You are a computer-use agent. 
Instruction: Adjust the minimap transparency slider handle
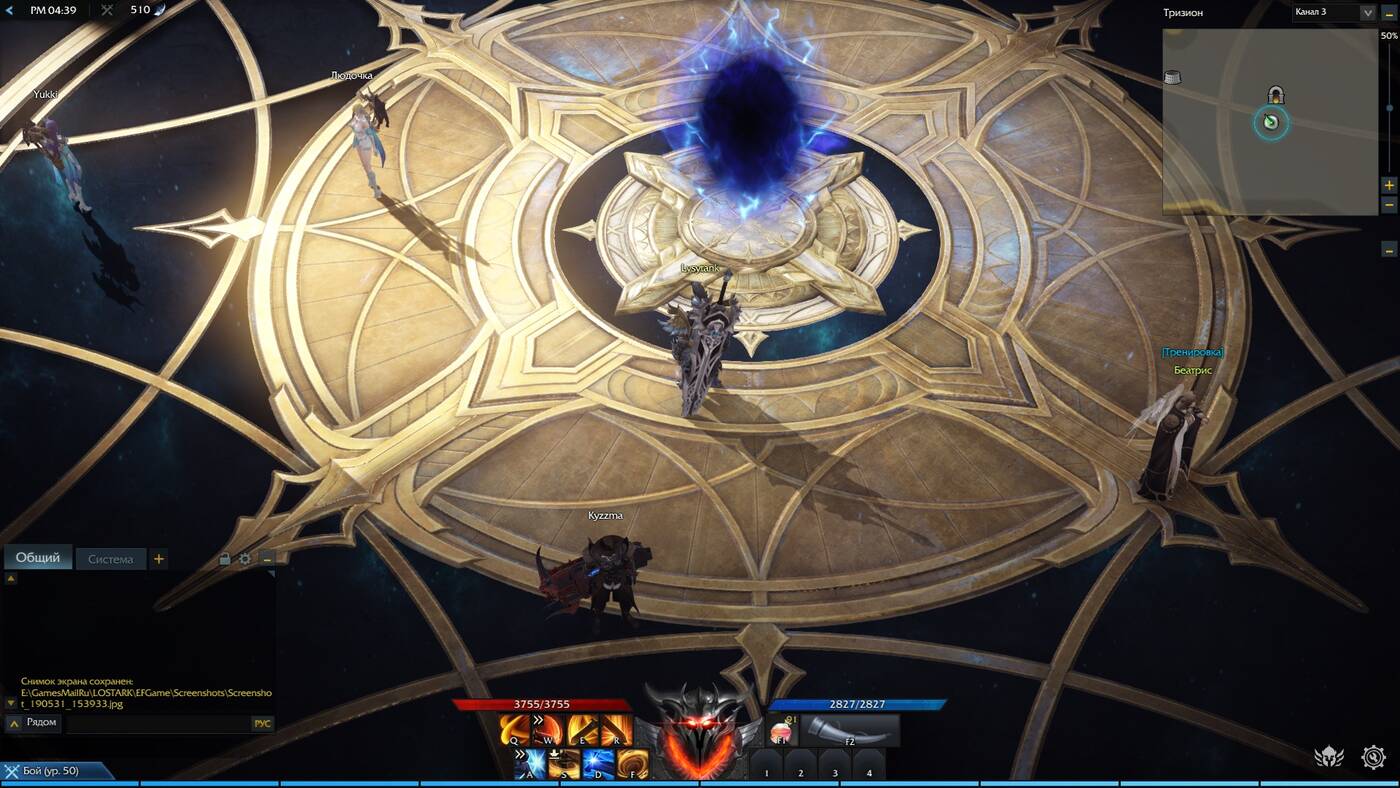[1389, 108]
